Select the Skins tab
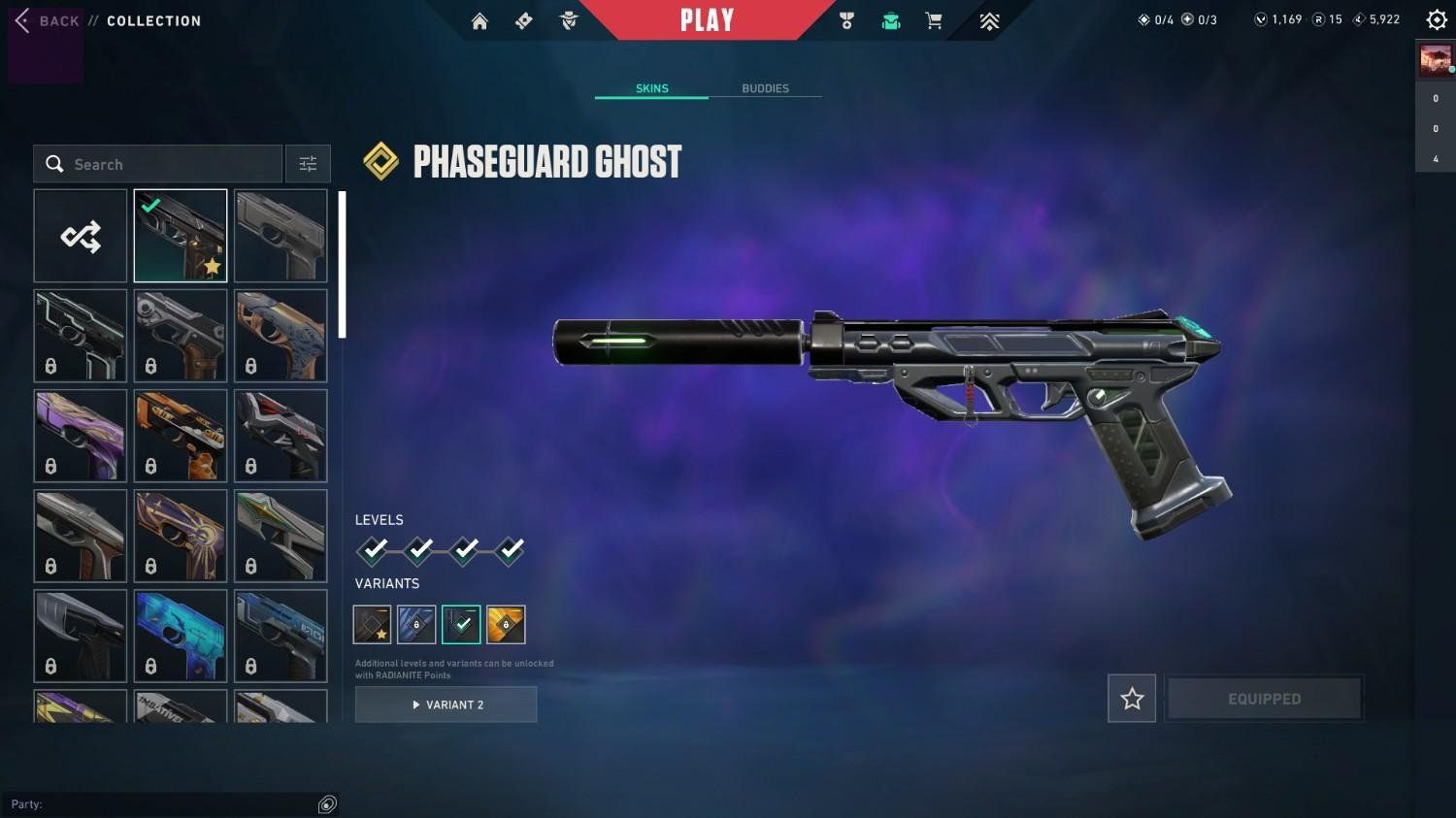Screen dimensions: 1456x818 [x=651, y=88]
